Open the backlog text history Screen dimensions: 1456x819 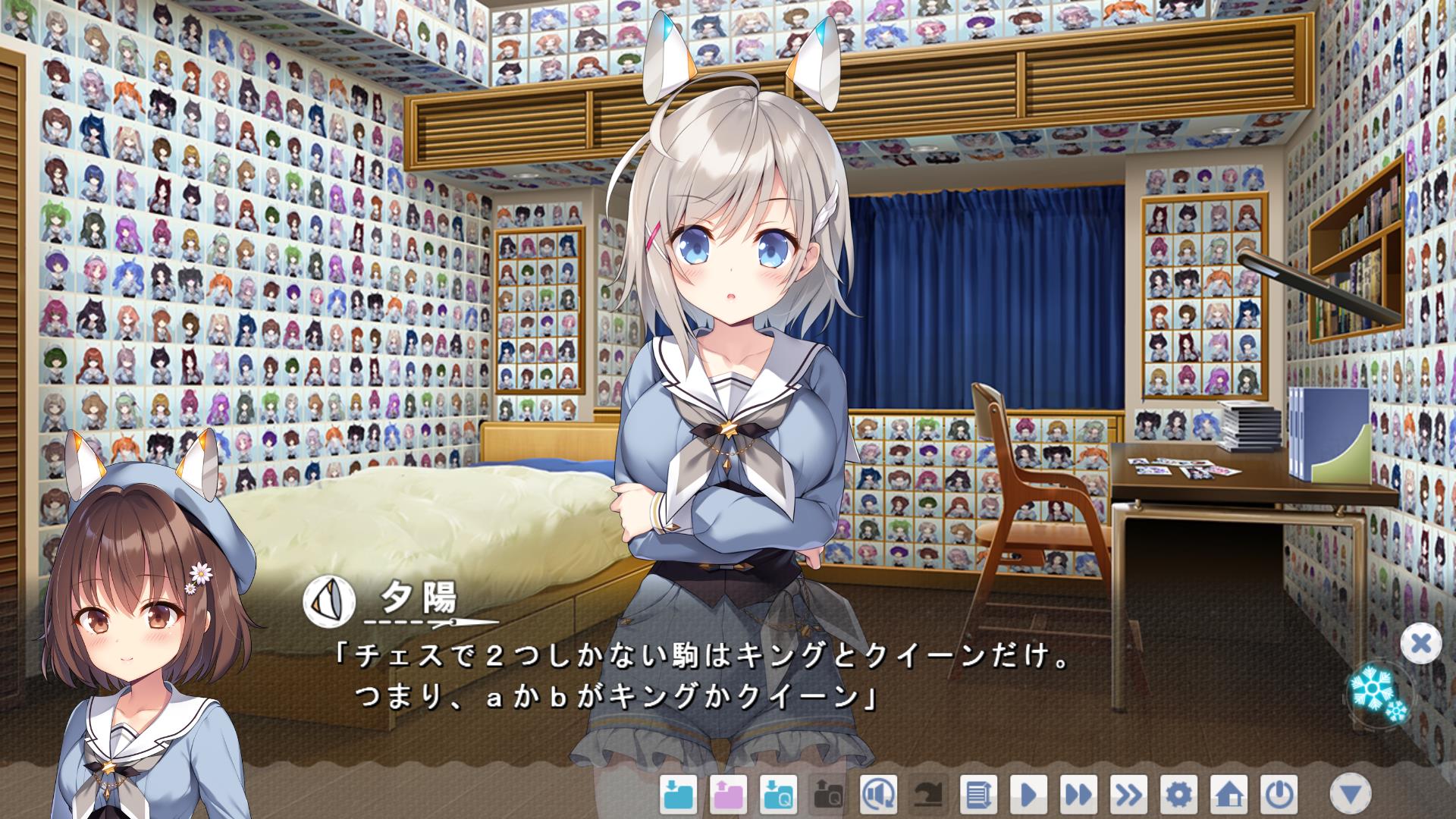point(978,795)
